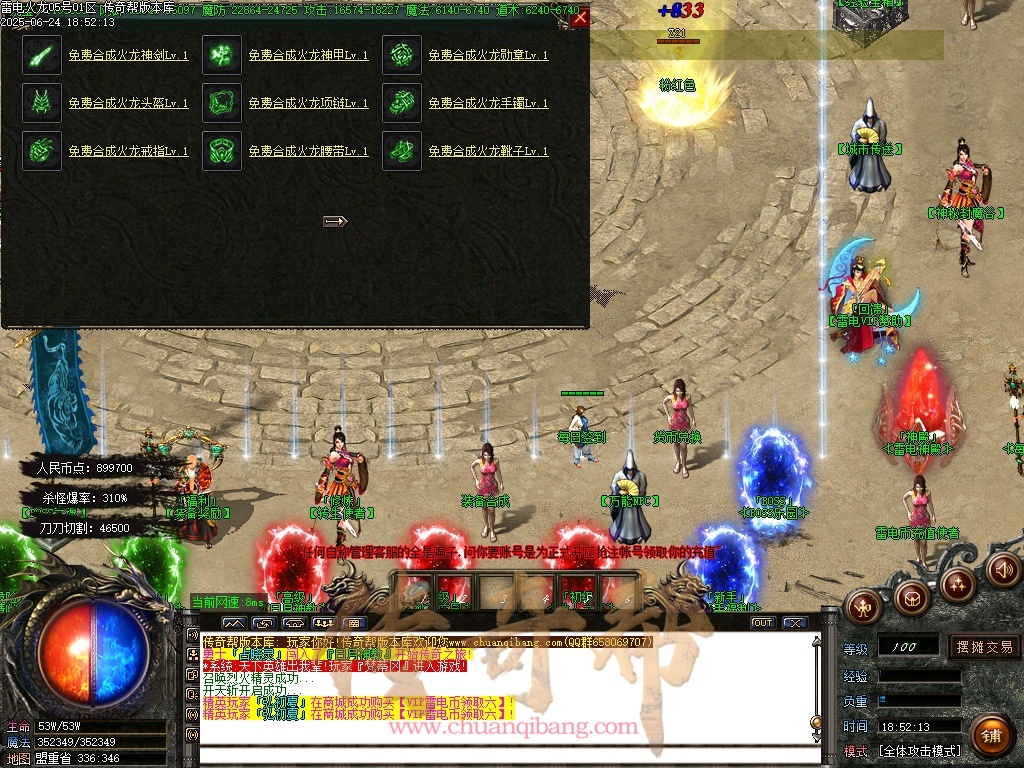
Task: Choose free synthesis of 火龙手镯 Lv.1
Action: tap(488, 103)
